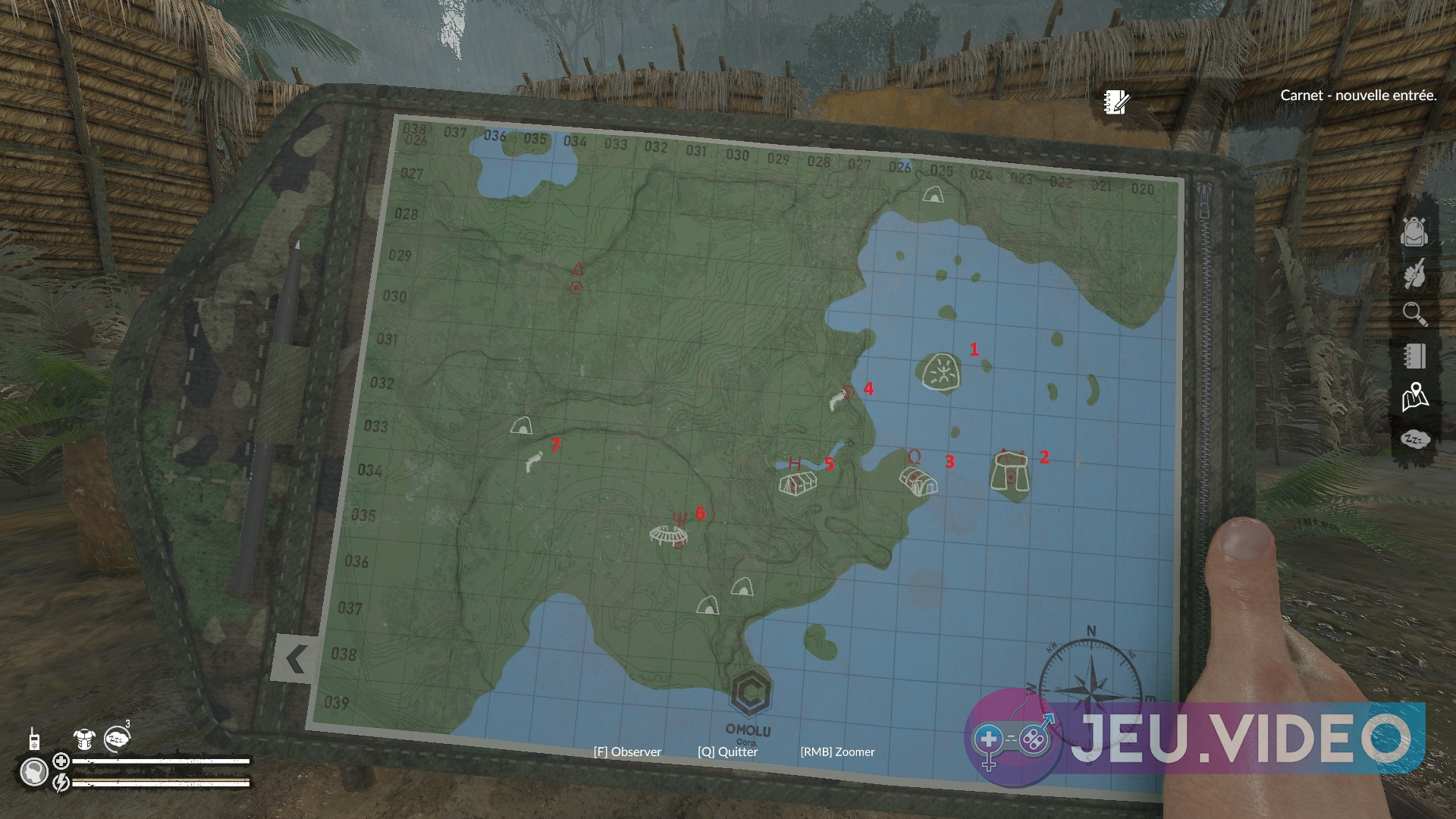Open the spiral notebook icon

pyautogui.click(x=1414, y=356)
